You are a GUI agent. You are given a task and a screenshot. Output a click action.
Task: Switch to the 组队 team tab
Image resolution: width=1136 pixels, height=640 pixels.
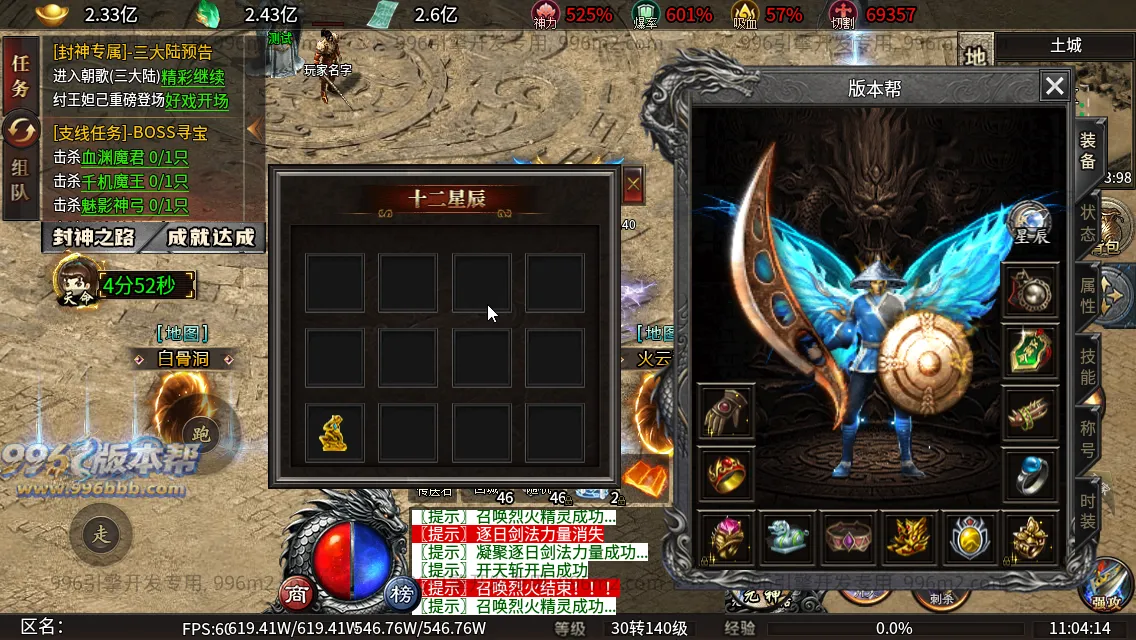pos(20,180)
